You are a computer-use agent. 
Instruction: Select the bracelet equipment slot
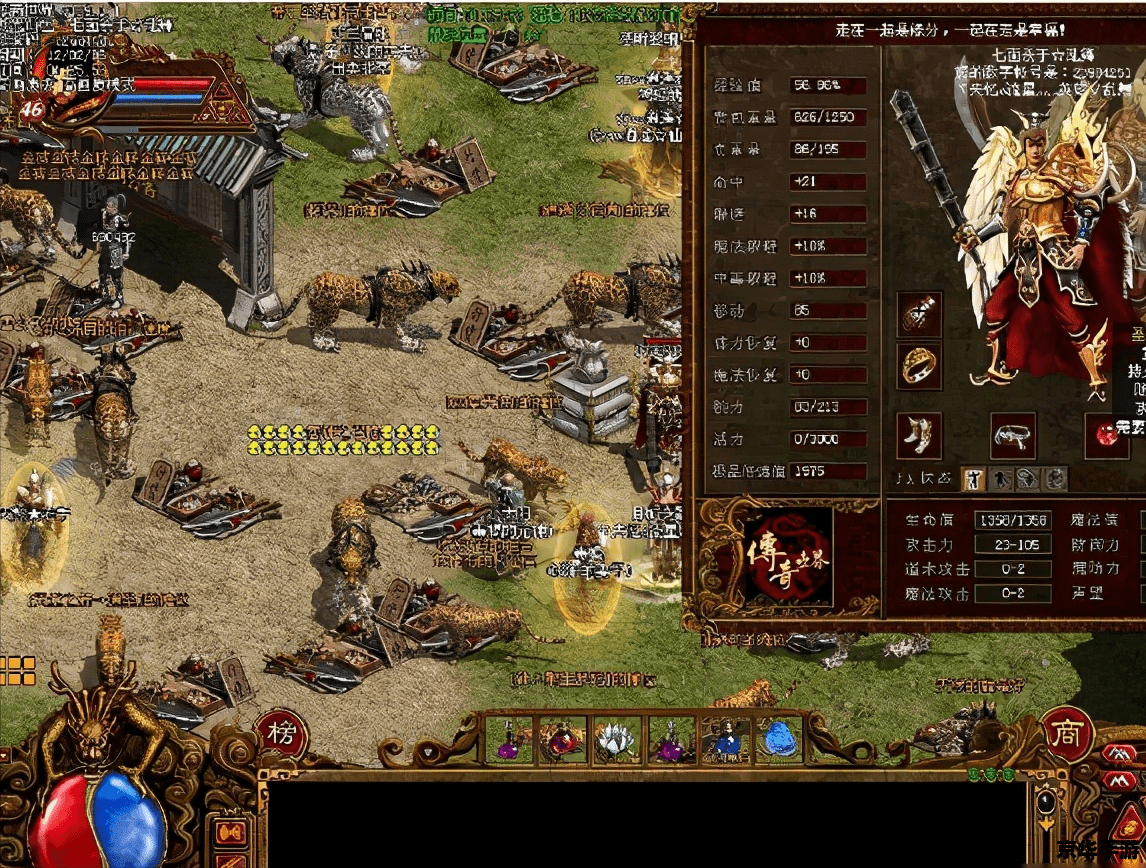tap(920, 315)
